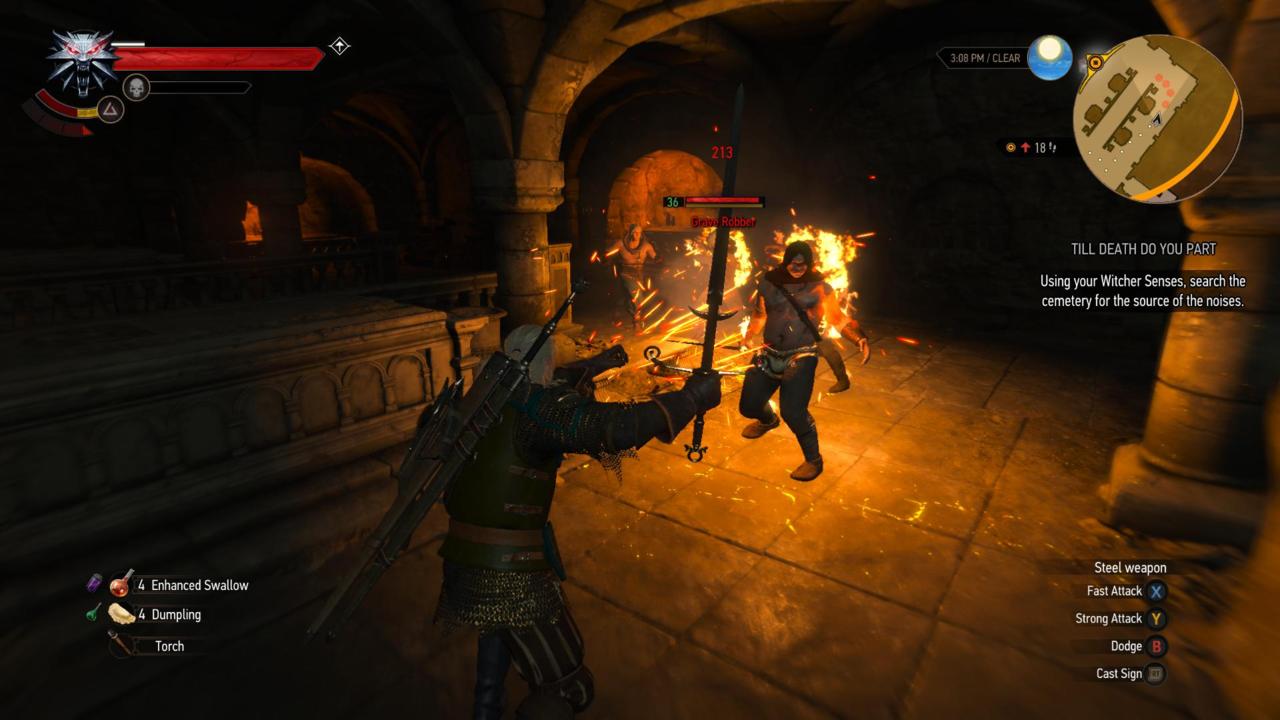
Task: Click the wolf medallion icon
Action: point(80,60)
